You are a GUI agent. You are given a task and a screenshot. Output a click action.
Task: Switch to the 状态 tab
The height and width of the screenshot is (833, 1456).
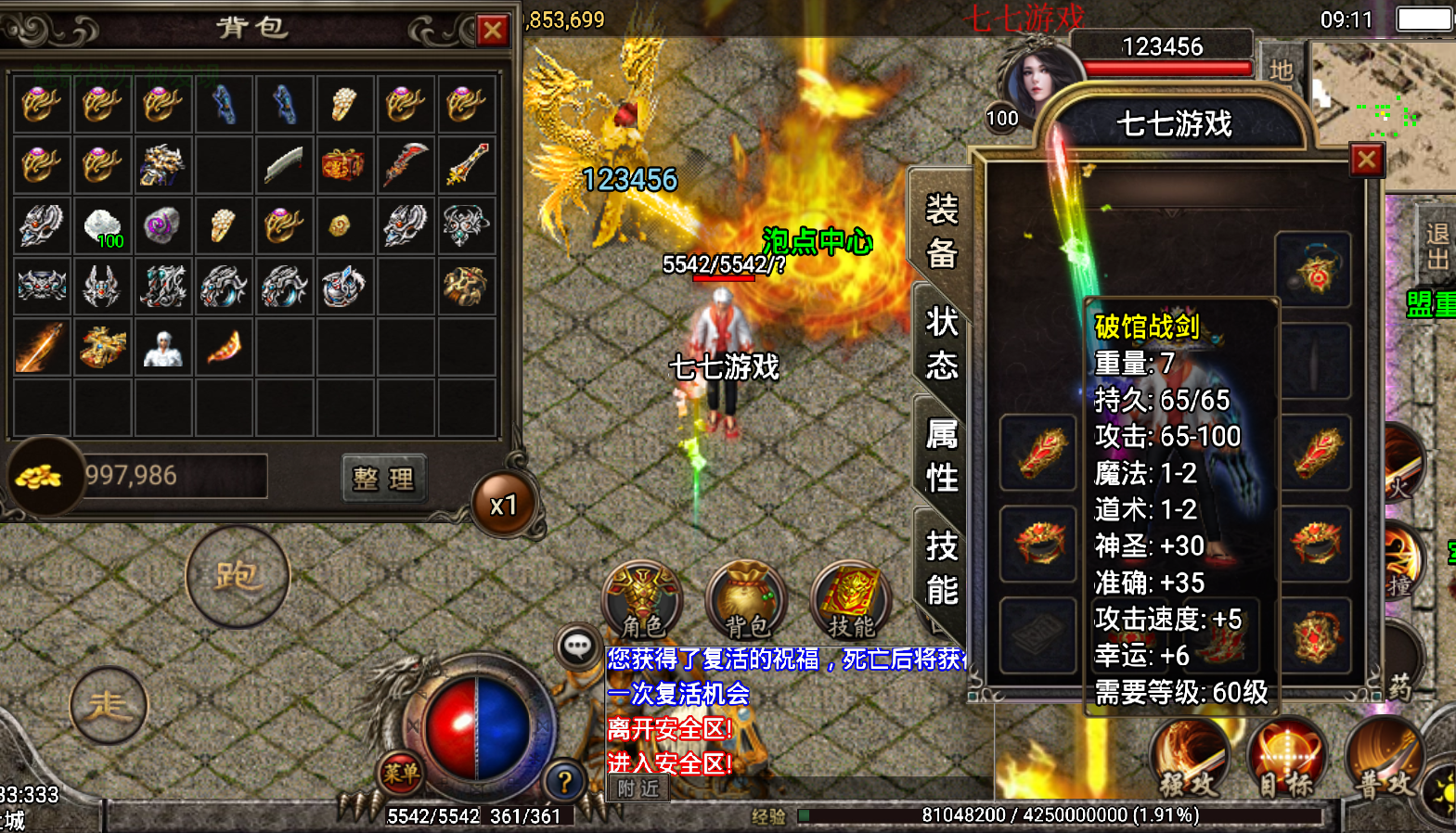click(x=941, y=343)
